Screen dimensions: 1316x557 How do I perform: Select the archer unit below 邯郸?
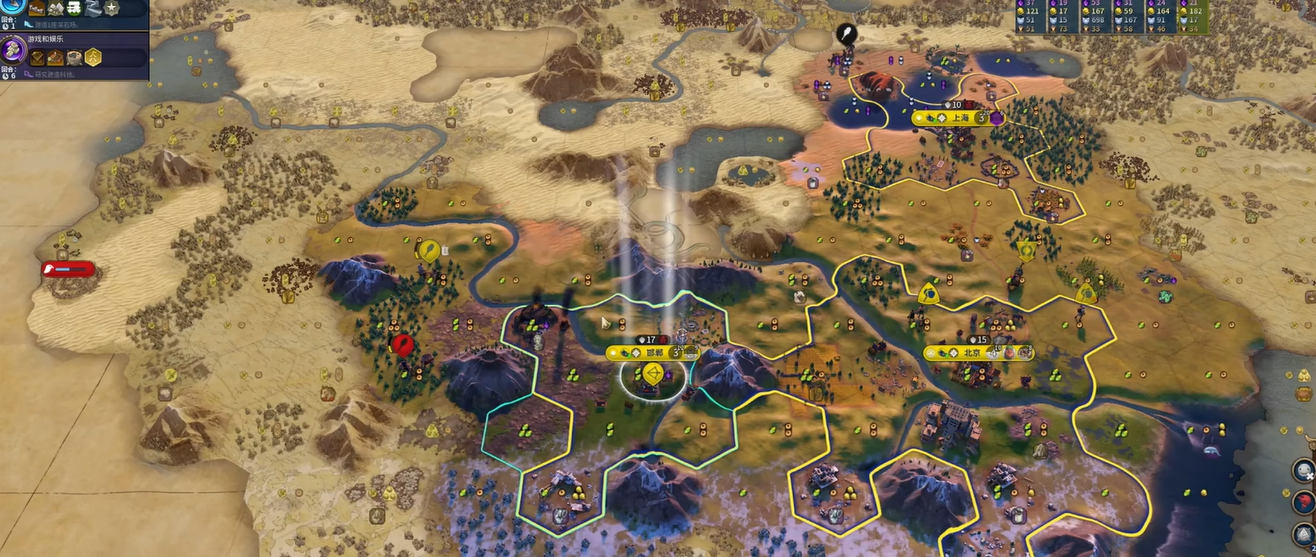point(652,376)
